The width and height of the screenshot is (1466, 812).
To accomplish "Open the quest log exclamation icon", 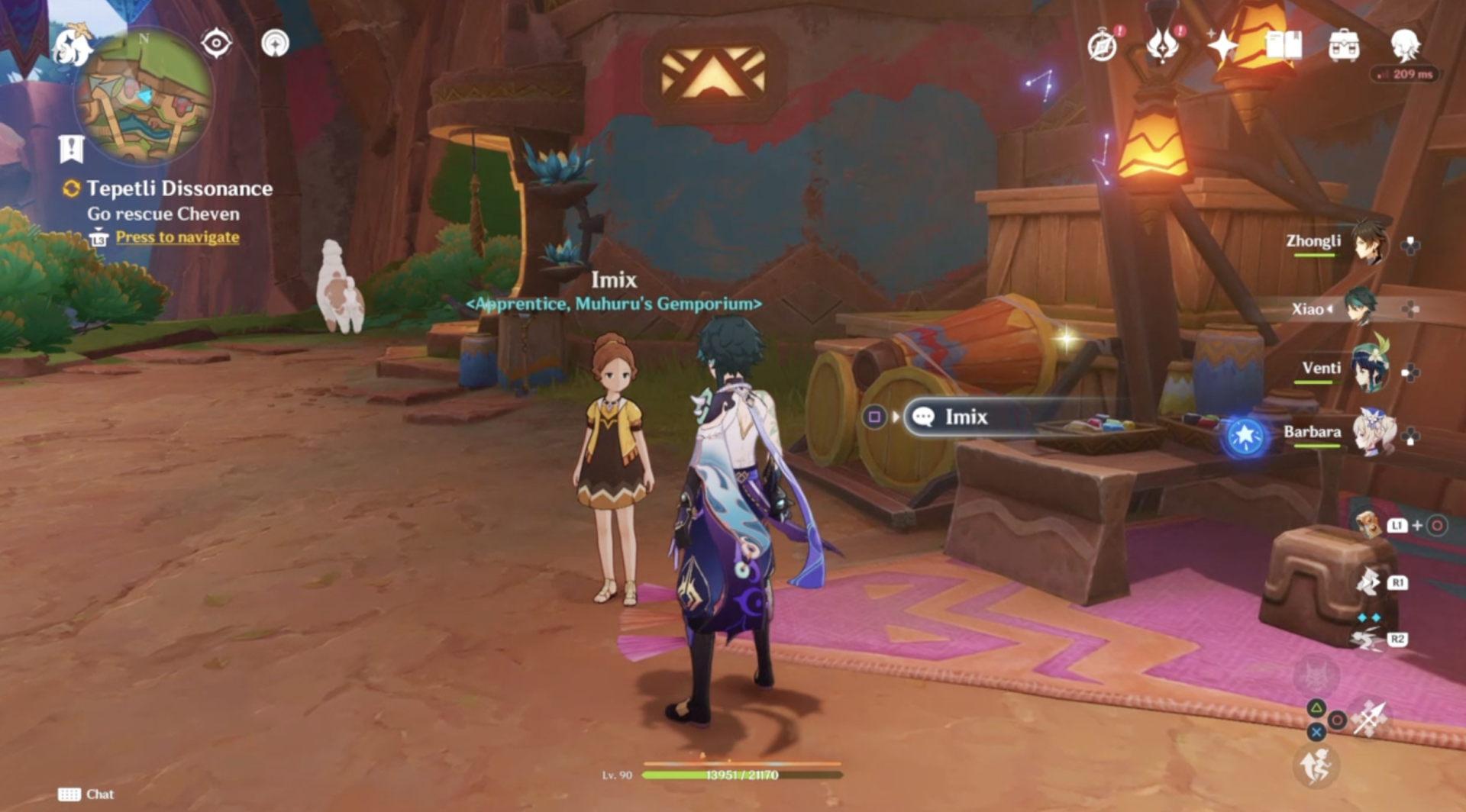I will (x=71, y=149).
